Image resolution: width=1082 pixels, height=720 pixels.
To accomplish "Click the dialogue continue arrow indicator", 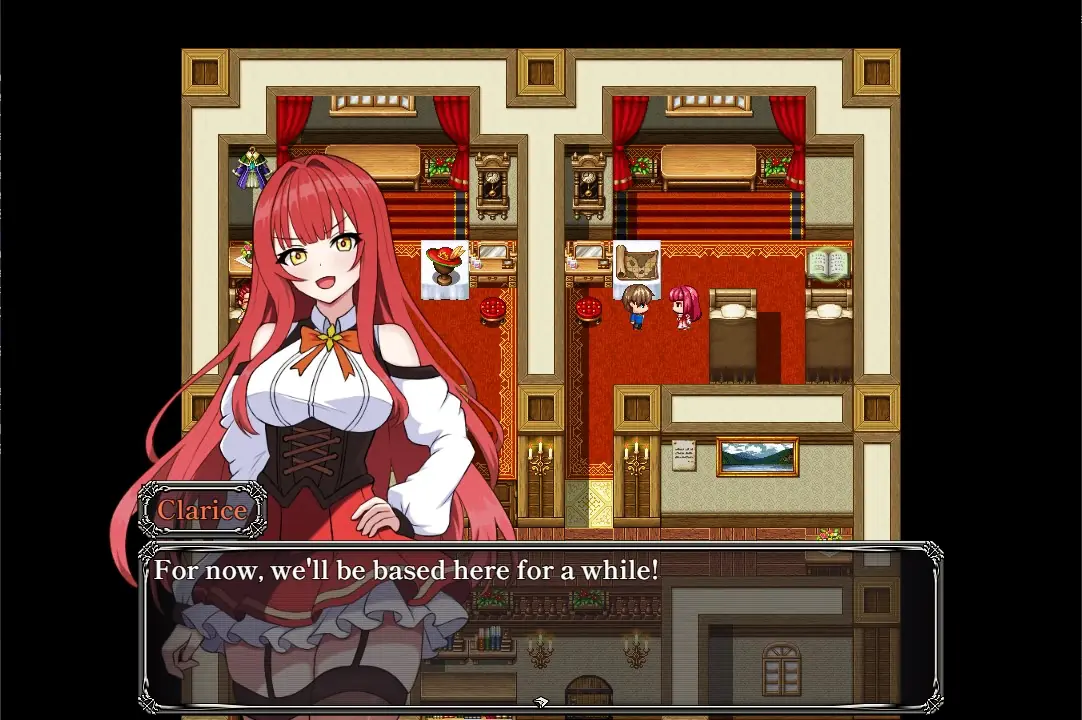I will point(541,702).
